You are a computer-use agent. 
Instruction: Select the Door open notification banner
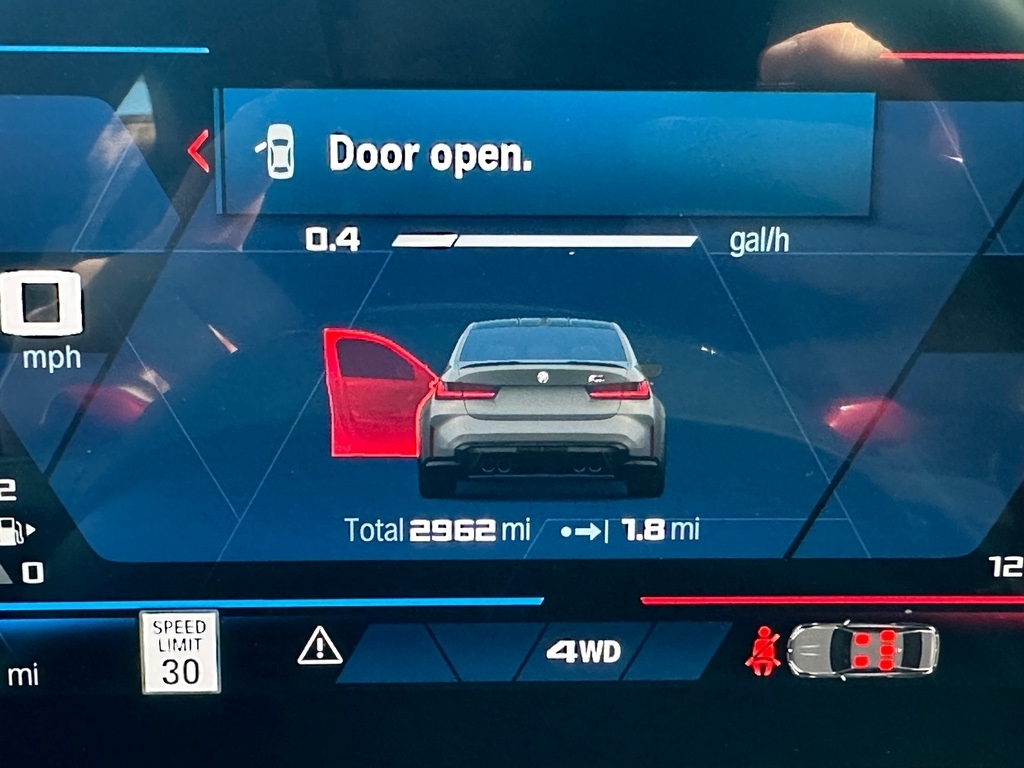pos(546,152)
